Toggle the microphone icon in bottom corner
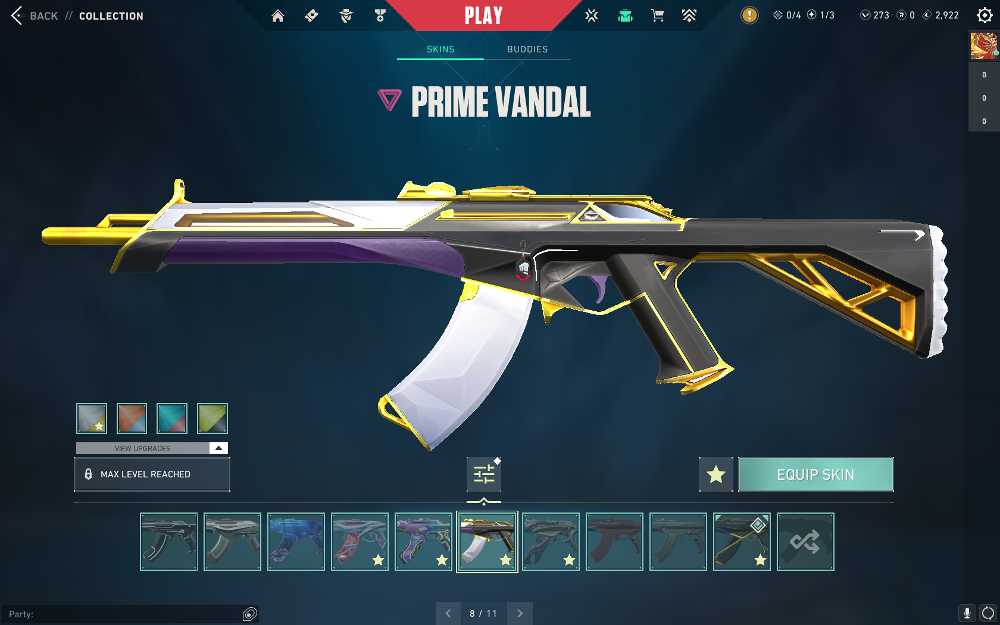Image resolution: width=1000 pixels, height=625 pixels. pyautogui.click(x=967, y=613)
